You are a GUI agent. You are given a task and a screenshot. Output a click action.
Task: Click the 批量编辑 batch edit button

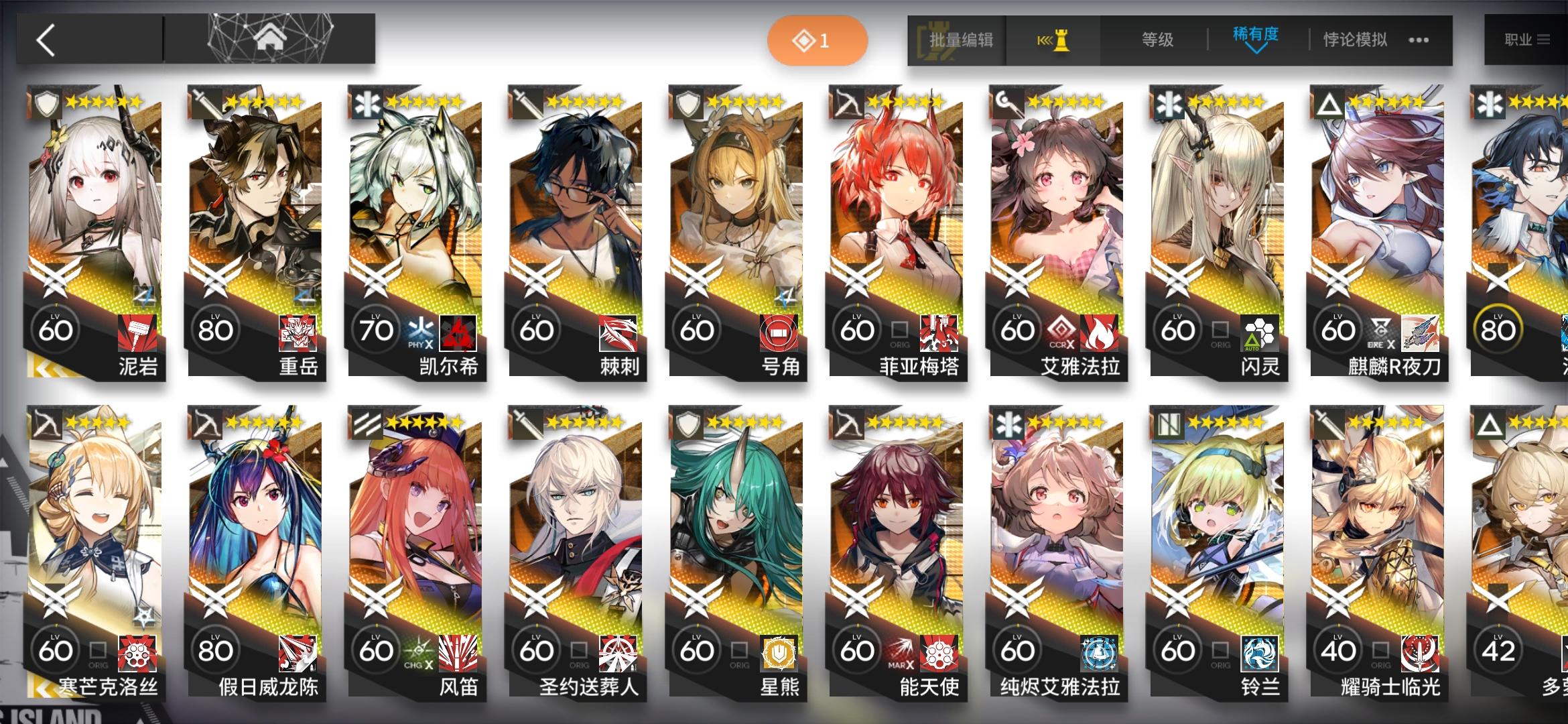click(960, 40)
